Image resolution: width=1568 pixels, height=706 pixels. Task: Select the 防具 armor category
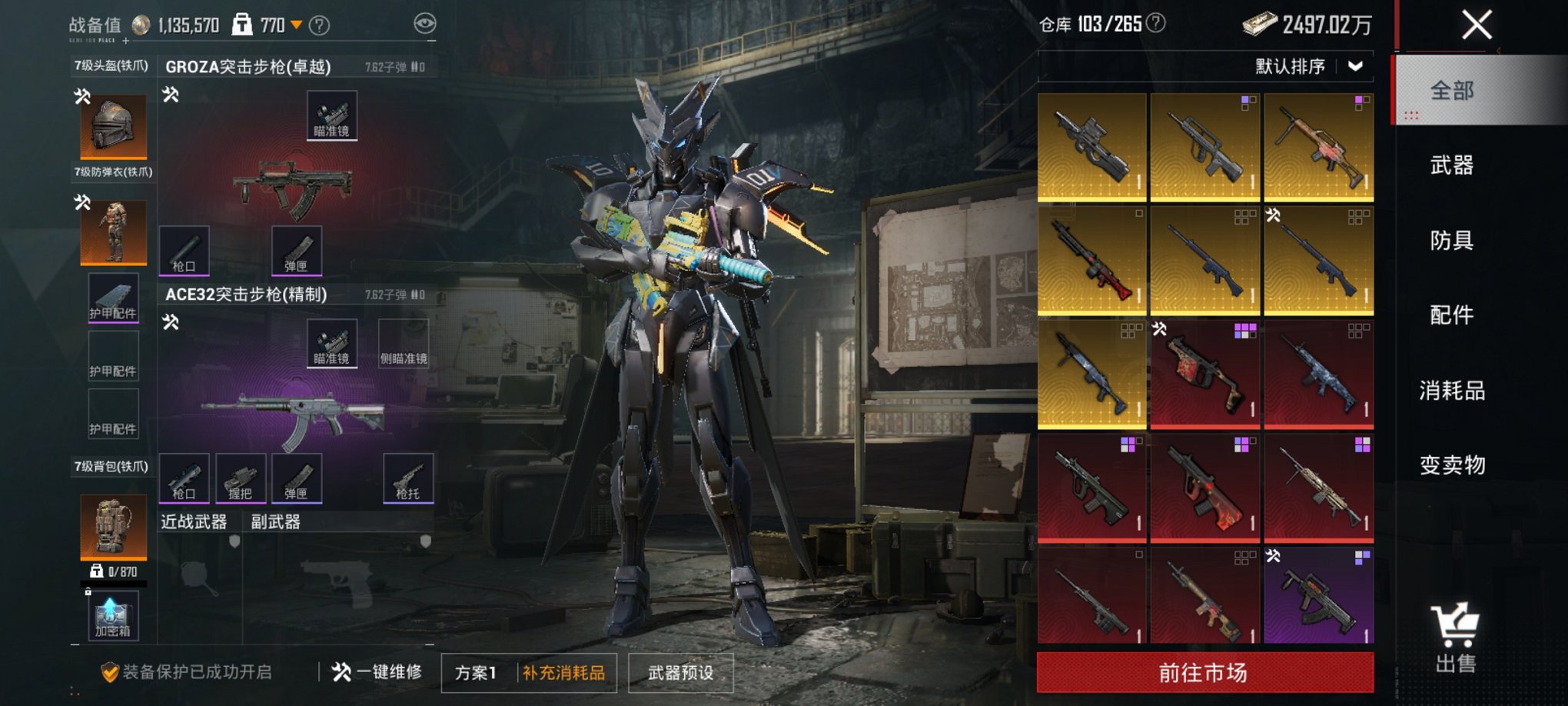1451,241
